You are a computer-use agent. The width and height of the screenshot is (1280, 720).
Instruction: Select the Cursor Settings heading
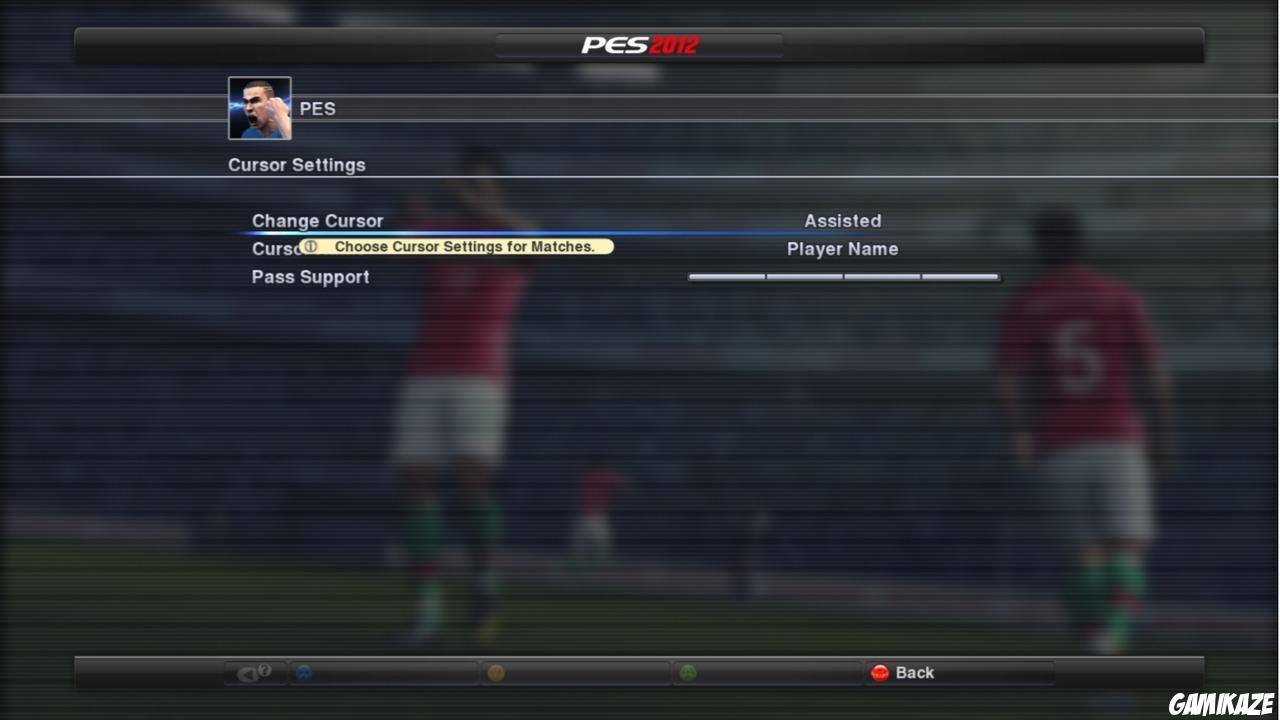(296, 164)
